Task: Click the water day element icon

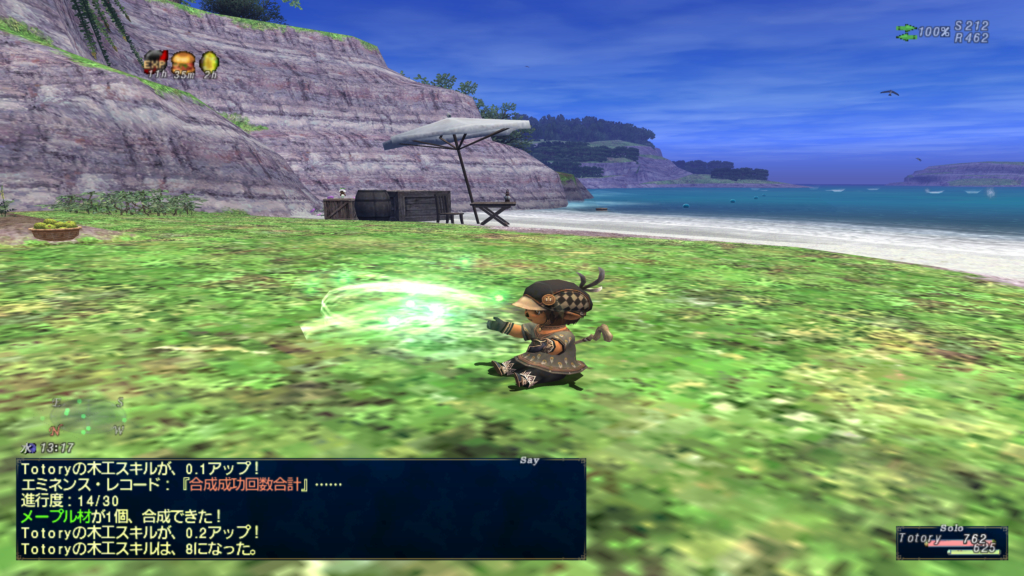Action: click(26, 448)
